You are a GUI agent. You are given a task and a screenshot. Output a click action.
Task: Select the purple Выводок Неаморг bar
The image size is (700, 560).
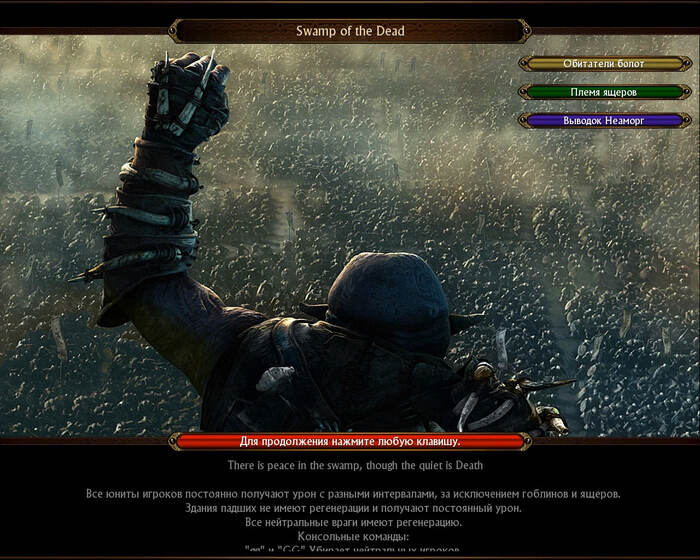pyautogui.click(x=603, y=120)
